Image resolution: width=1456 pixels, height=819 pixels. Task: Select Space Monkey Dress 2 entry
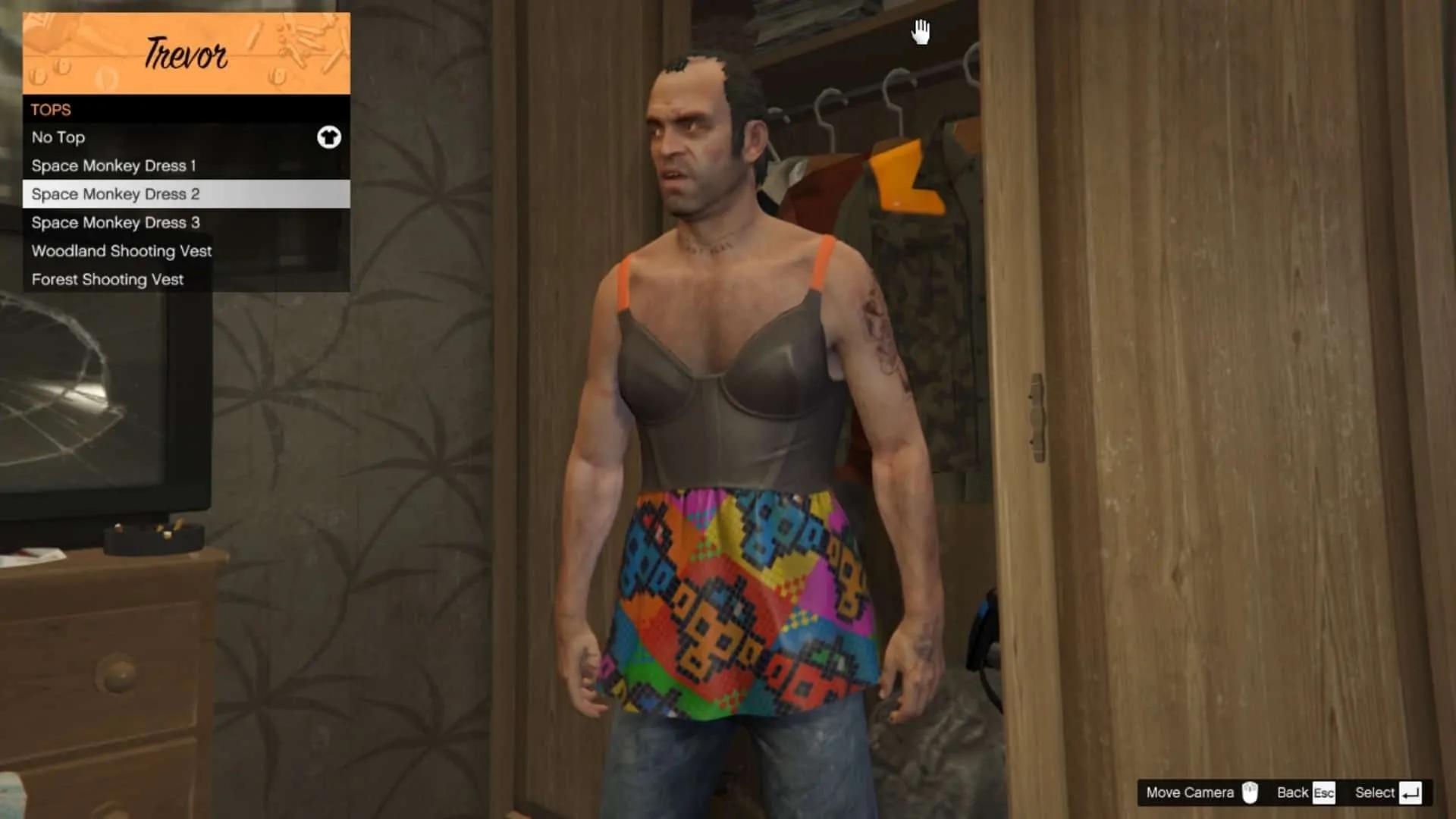(x=186, y=194)
